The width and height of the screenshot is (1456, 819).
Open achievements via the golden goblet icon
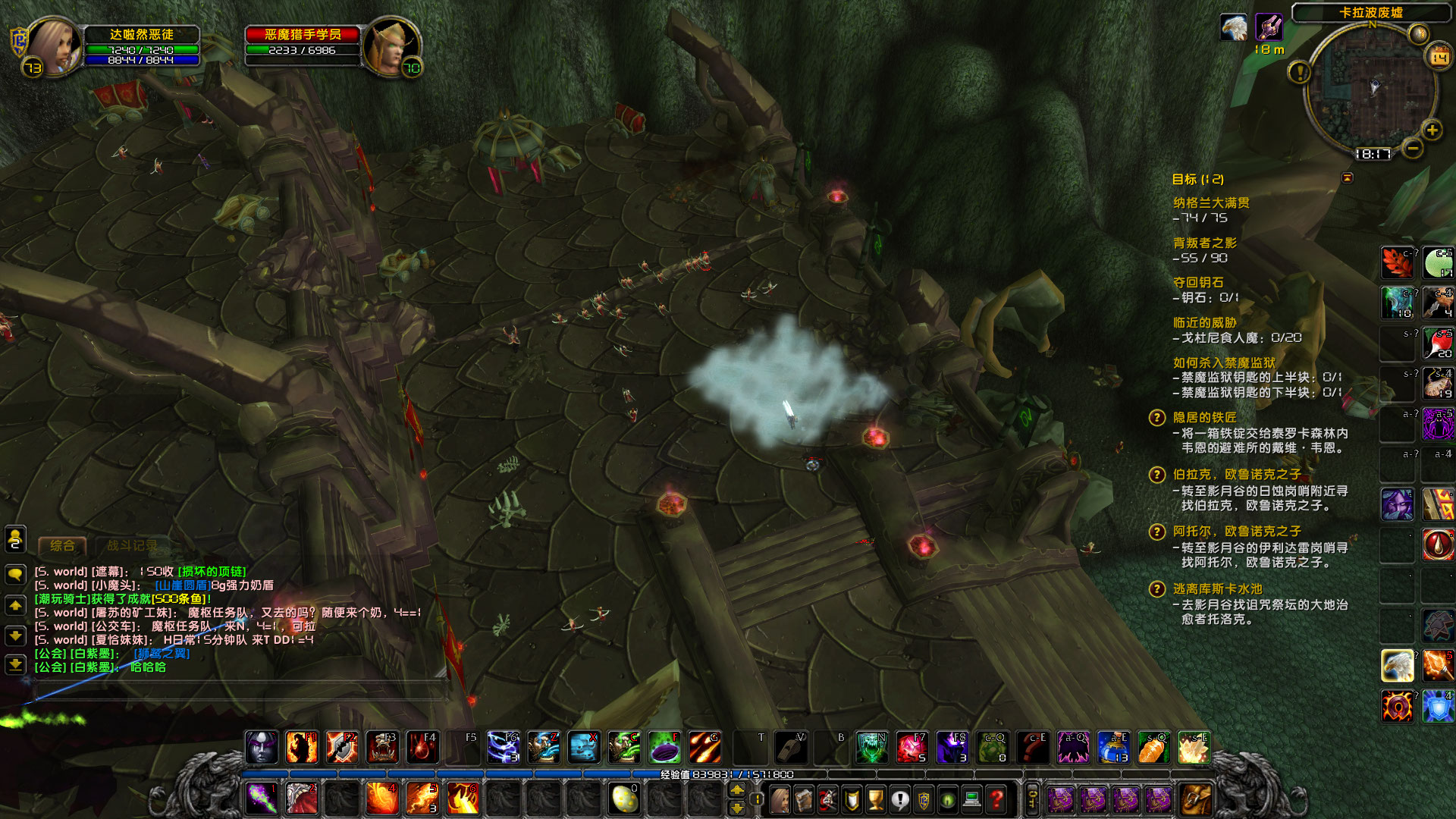876,799
